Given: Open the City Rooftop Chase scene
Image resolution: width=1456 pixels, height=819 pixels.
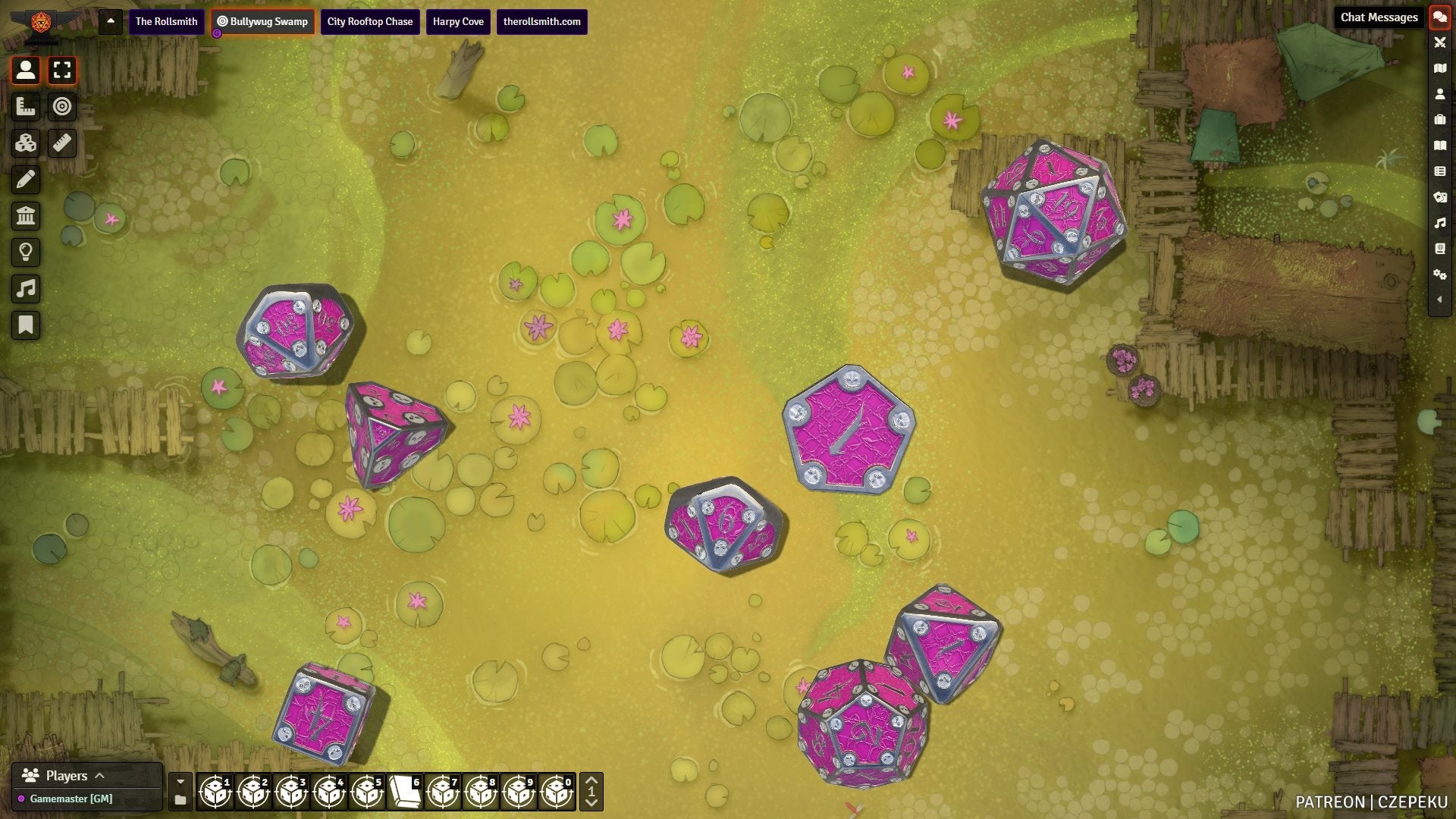Looking at the screenshot, I should pyautogui.click(x=369, y=21).
